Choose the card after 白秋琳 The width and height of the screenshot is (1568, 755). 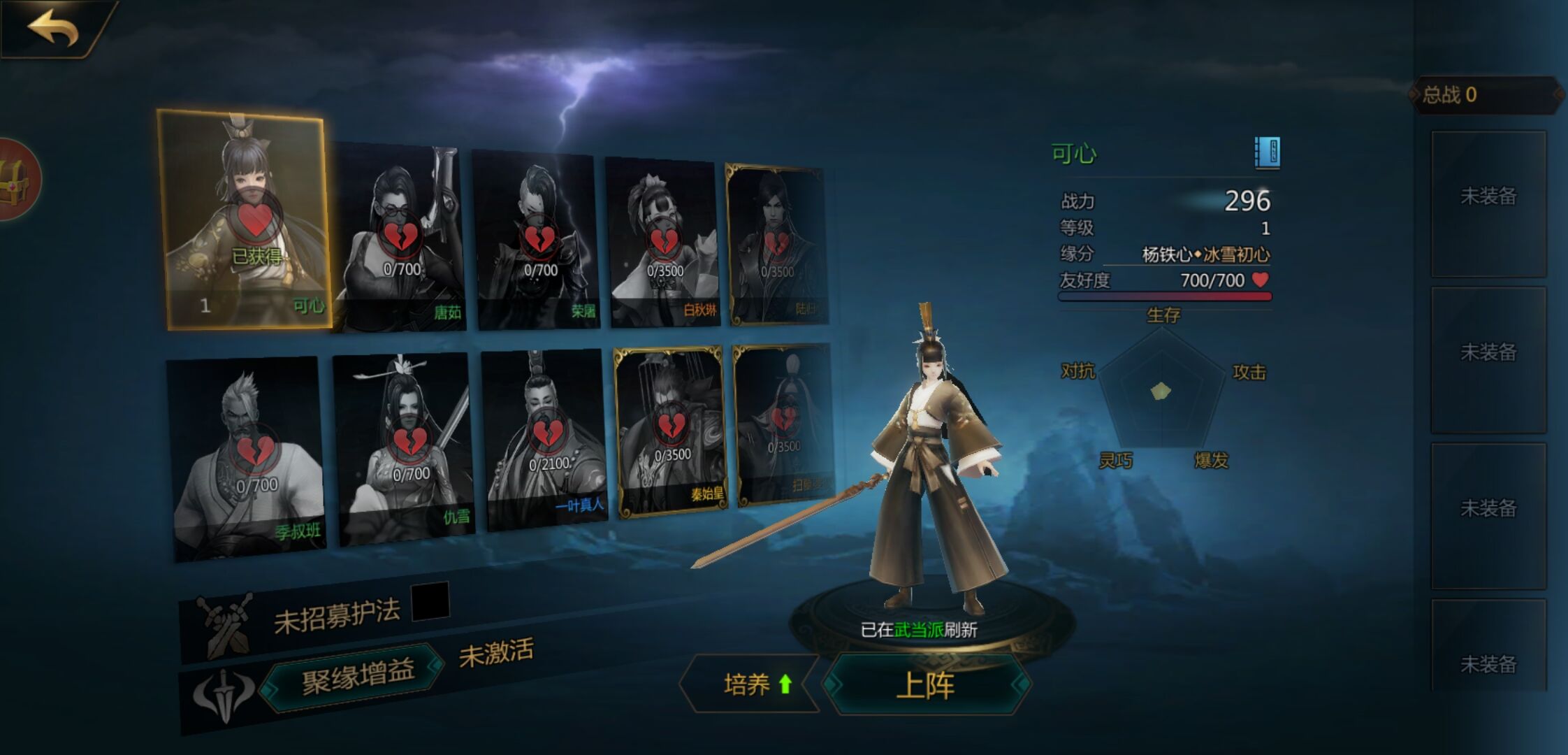pos(777,245)
